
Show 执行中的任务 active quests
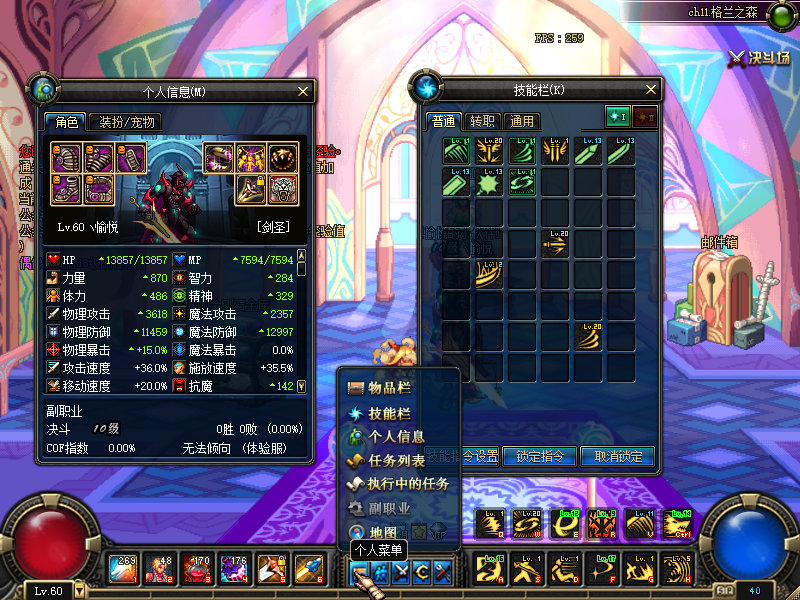click(407, 484)
